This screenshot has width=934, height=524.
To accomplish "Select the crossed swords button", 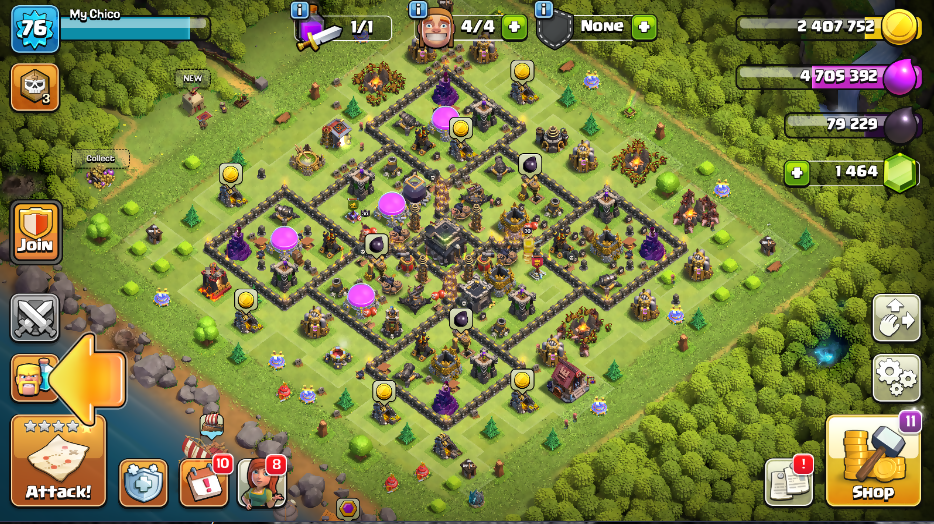I will [34, 318].
